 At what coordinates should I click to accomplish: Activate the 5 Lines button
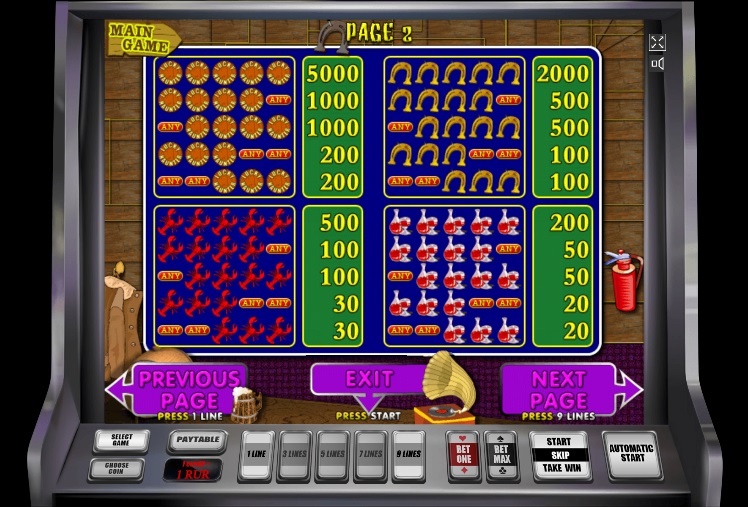332,455
